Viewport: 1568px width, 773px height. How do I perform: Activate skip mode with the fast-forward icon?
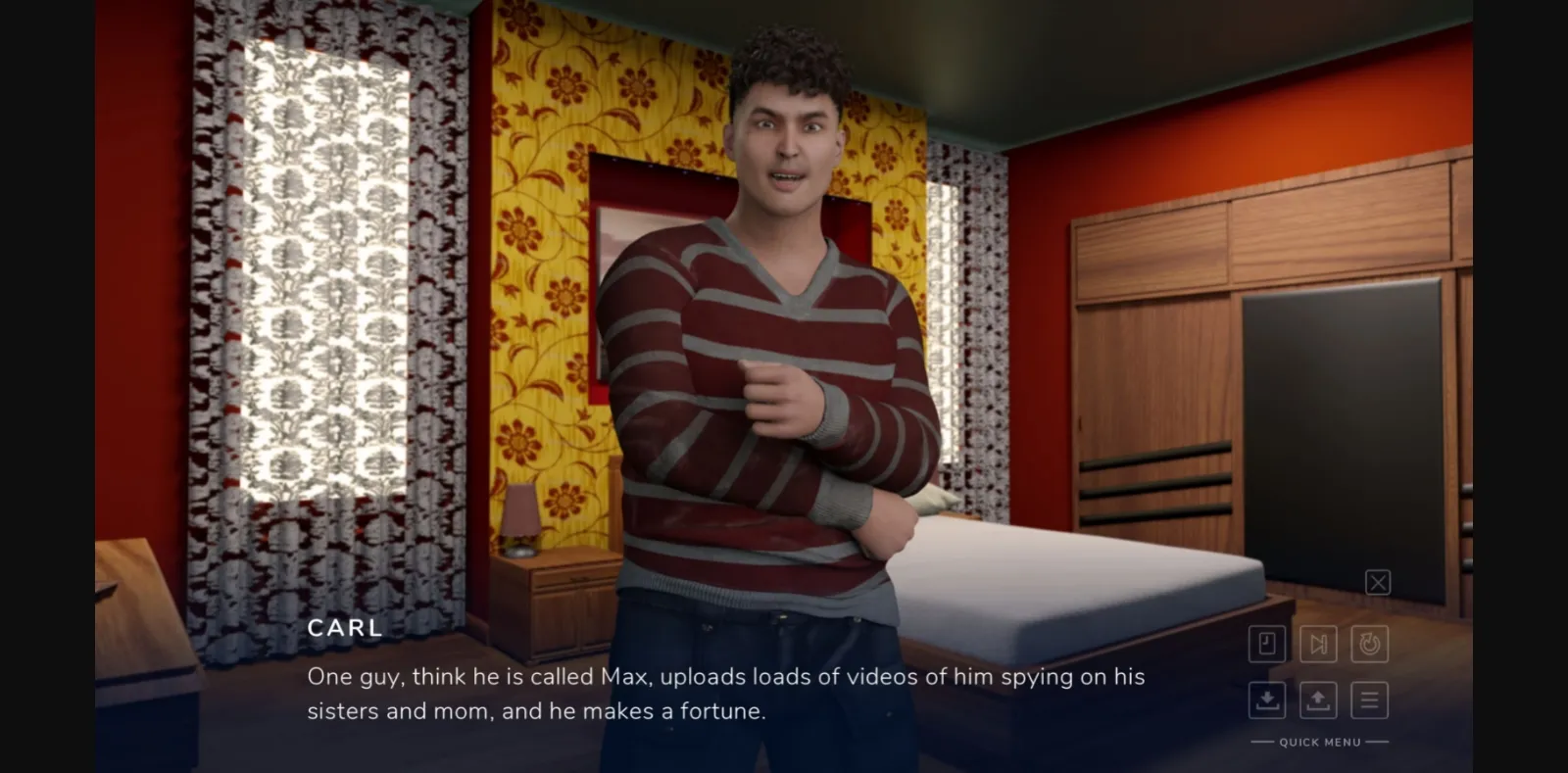1318,644
